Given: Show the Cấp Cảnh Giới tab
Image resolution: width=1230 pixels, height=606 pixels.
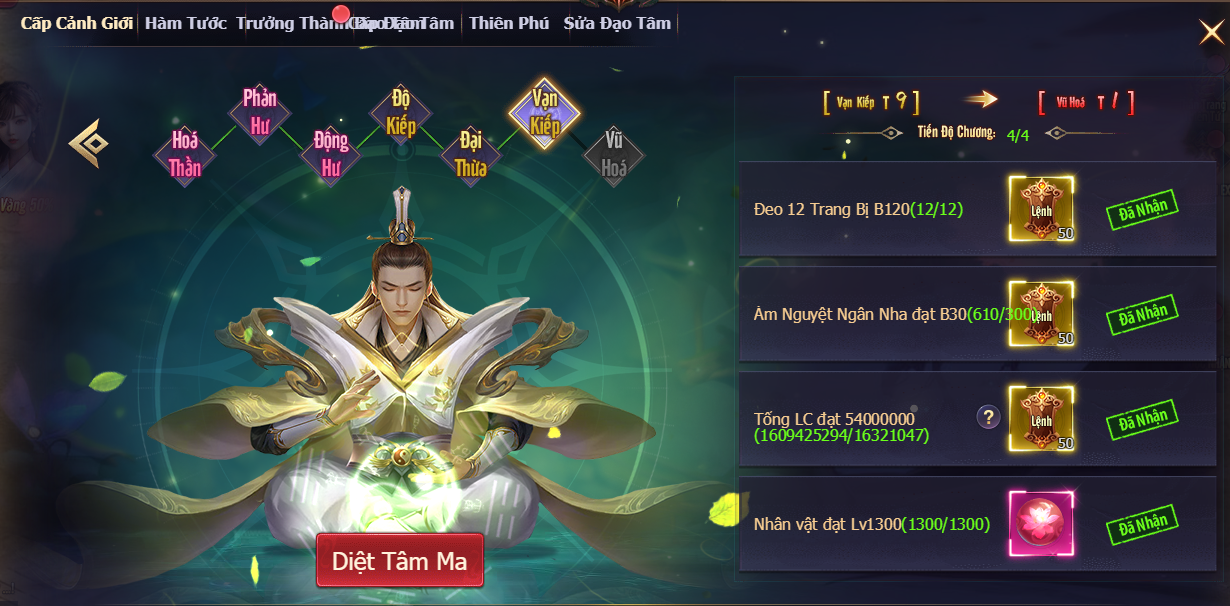Looking at the screenshot, I should [77, 23].
